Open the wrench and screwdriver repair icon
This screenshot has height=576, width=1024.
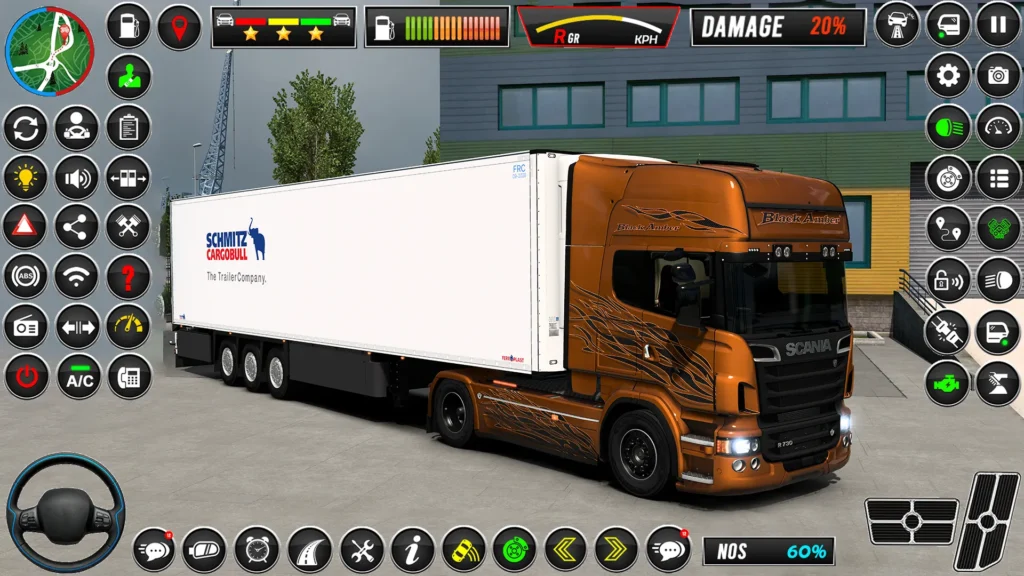(x=362, y=549)
